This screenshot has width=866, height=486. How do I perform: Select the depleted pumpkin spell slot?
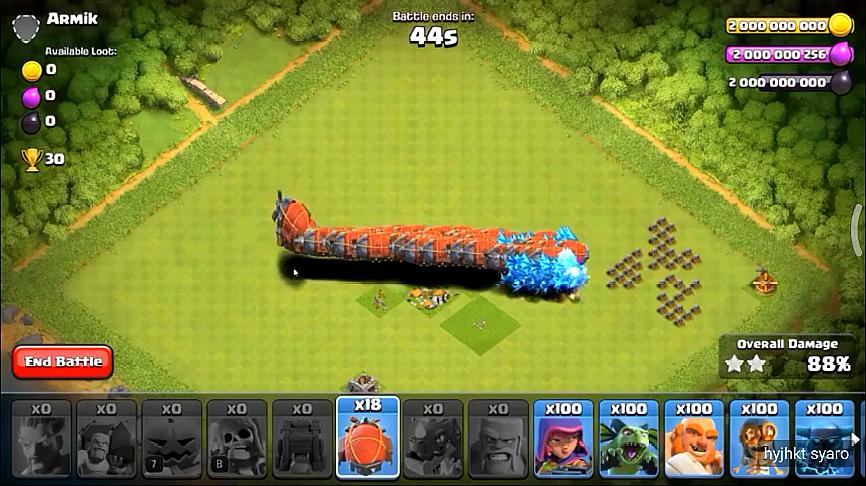[172, 440]
